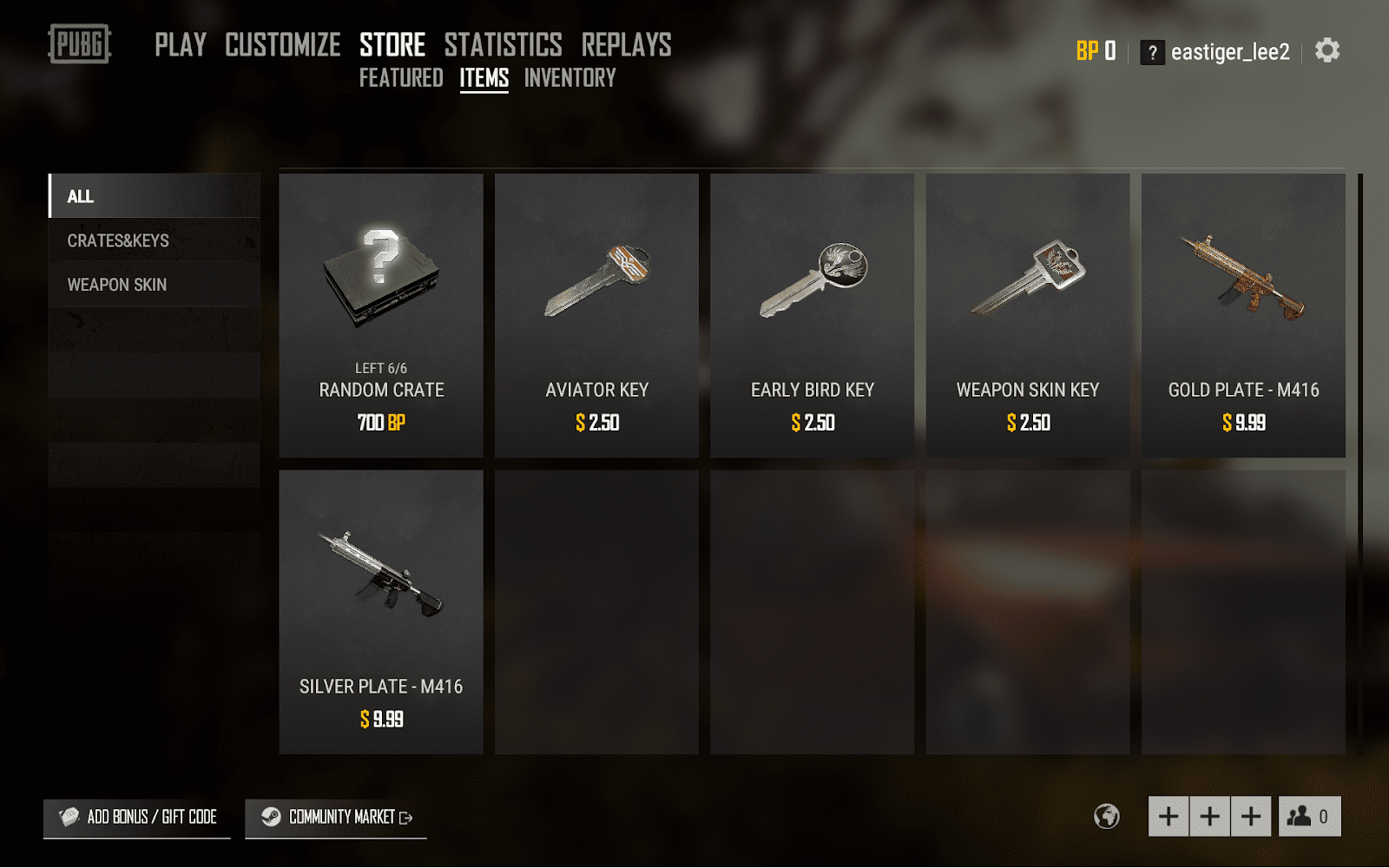Choose the Aviator Key item

click(596, 315)
